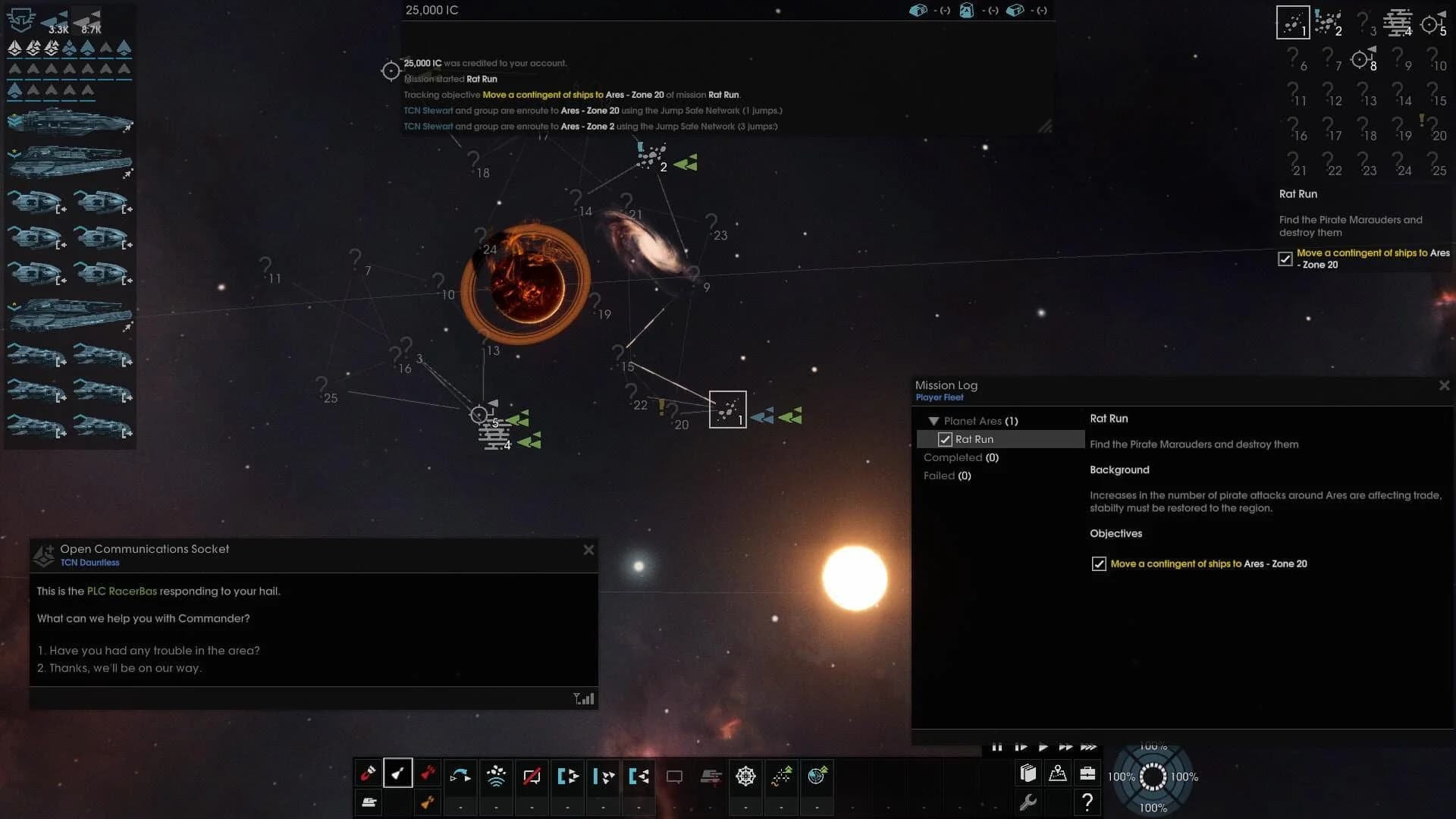The height and width of the screenshot is (819, 1456).
Task: Select the red slashed comms icon
Action: coord(532,776)
